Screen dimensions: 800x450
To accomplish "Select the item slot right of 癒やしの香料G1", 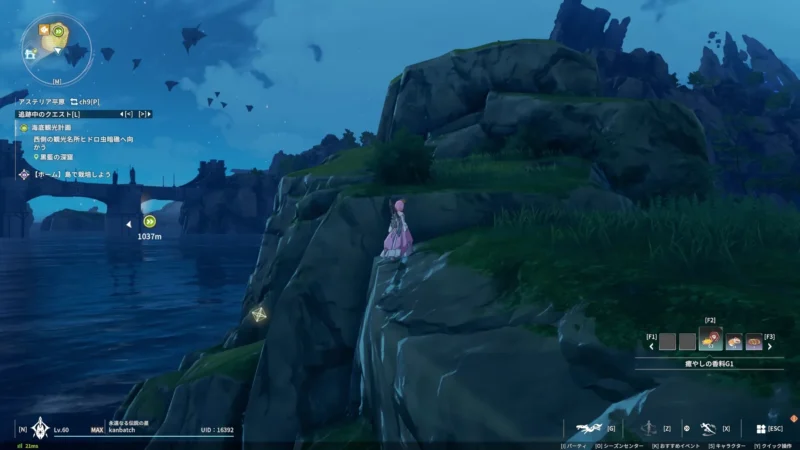I will pyautogui.click(x=735, y=342).
